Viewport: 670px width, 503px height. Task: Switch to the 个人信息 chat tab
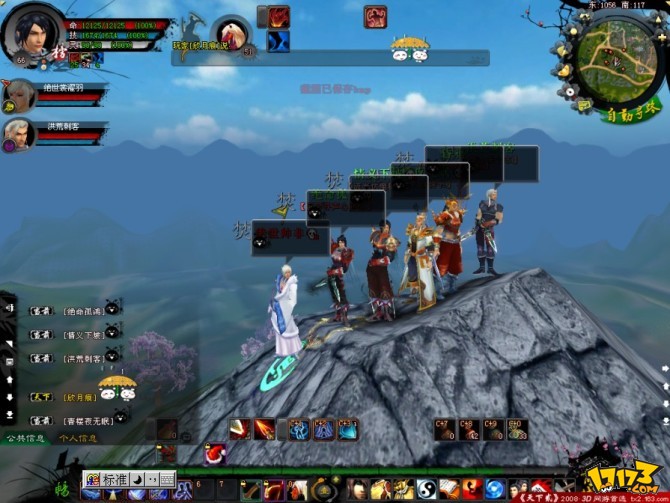point(77,438)
